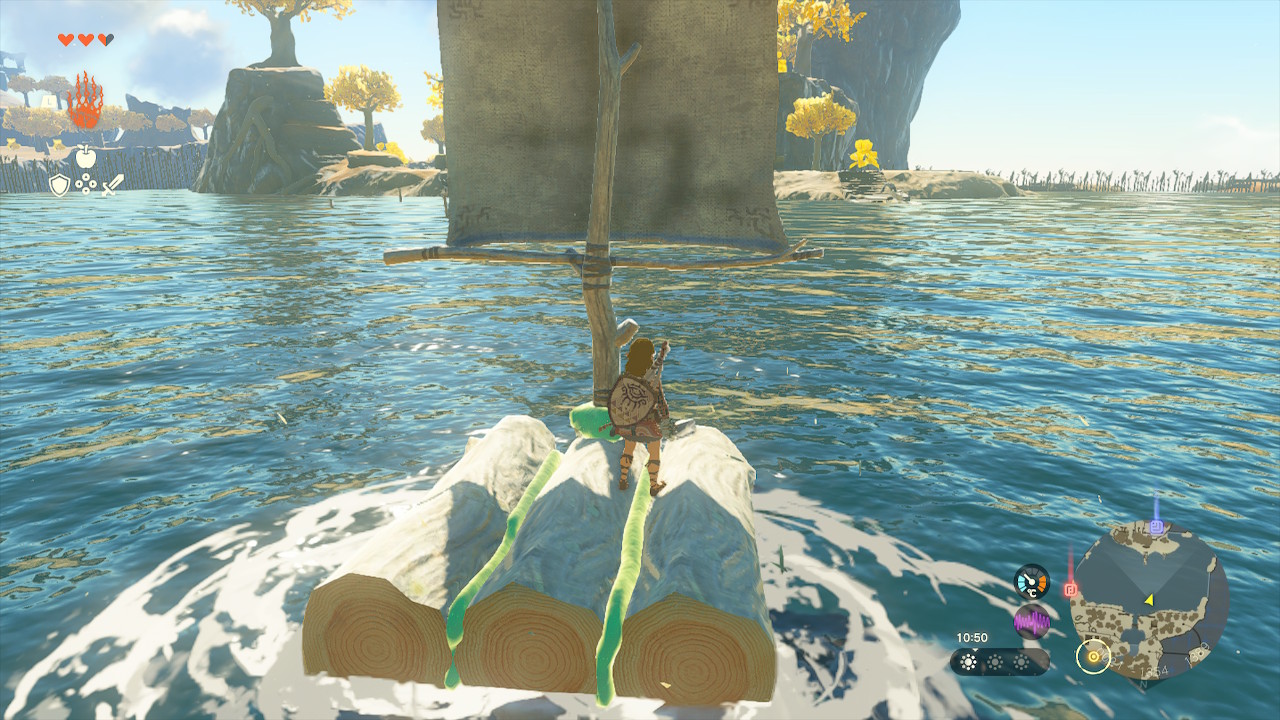Click the yellow ringed sensor icon
The height and width of the screenshot is (720, 1280).
tap(1093, 656)
